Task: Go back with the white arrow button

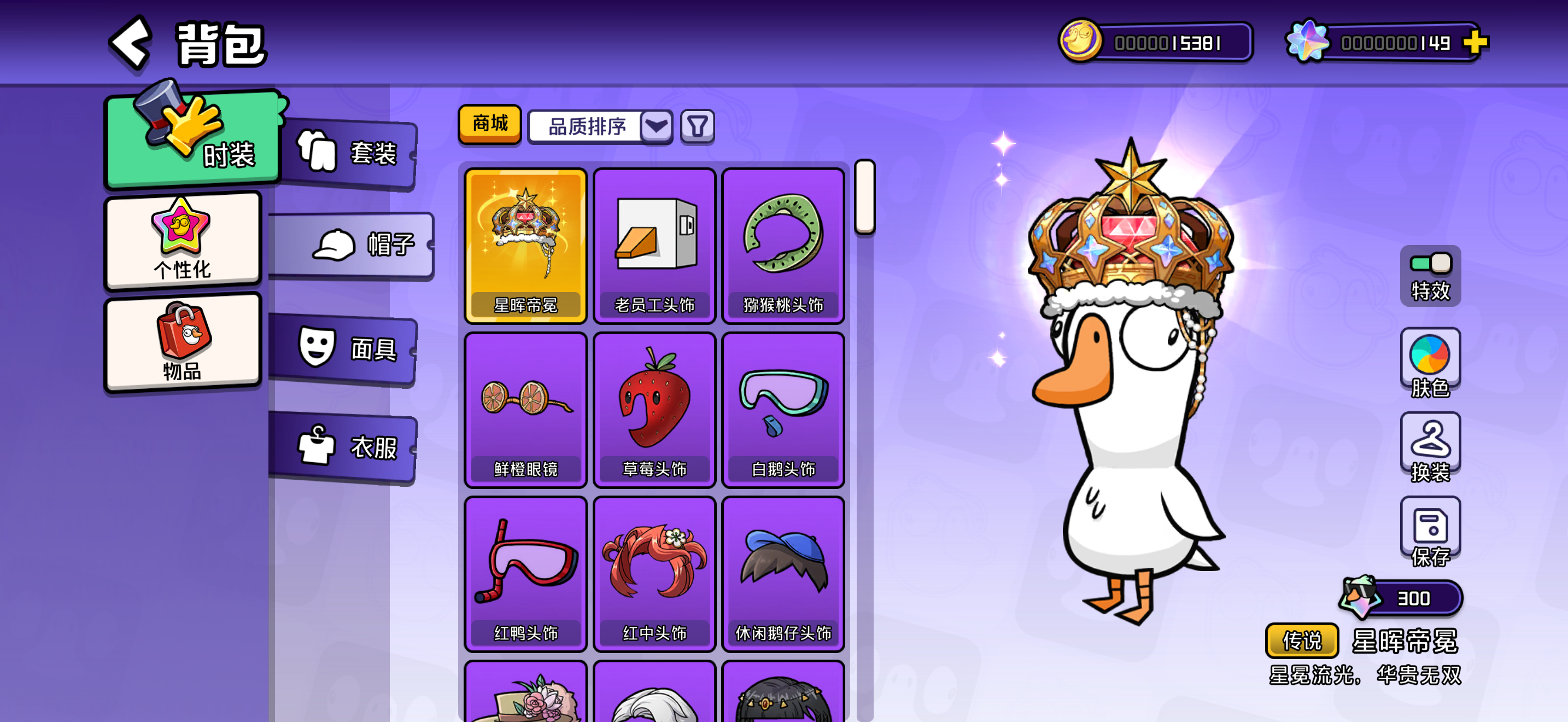Action: 131,43
